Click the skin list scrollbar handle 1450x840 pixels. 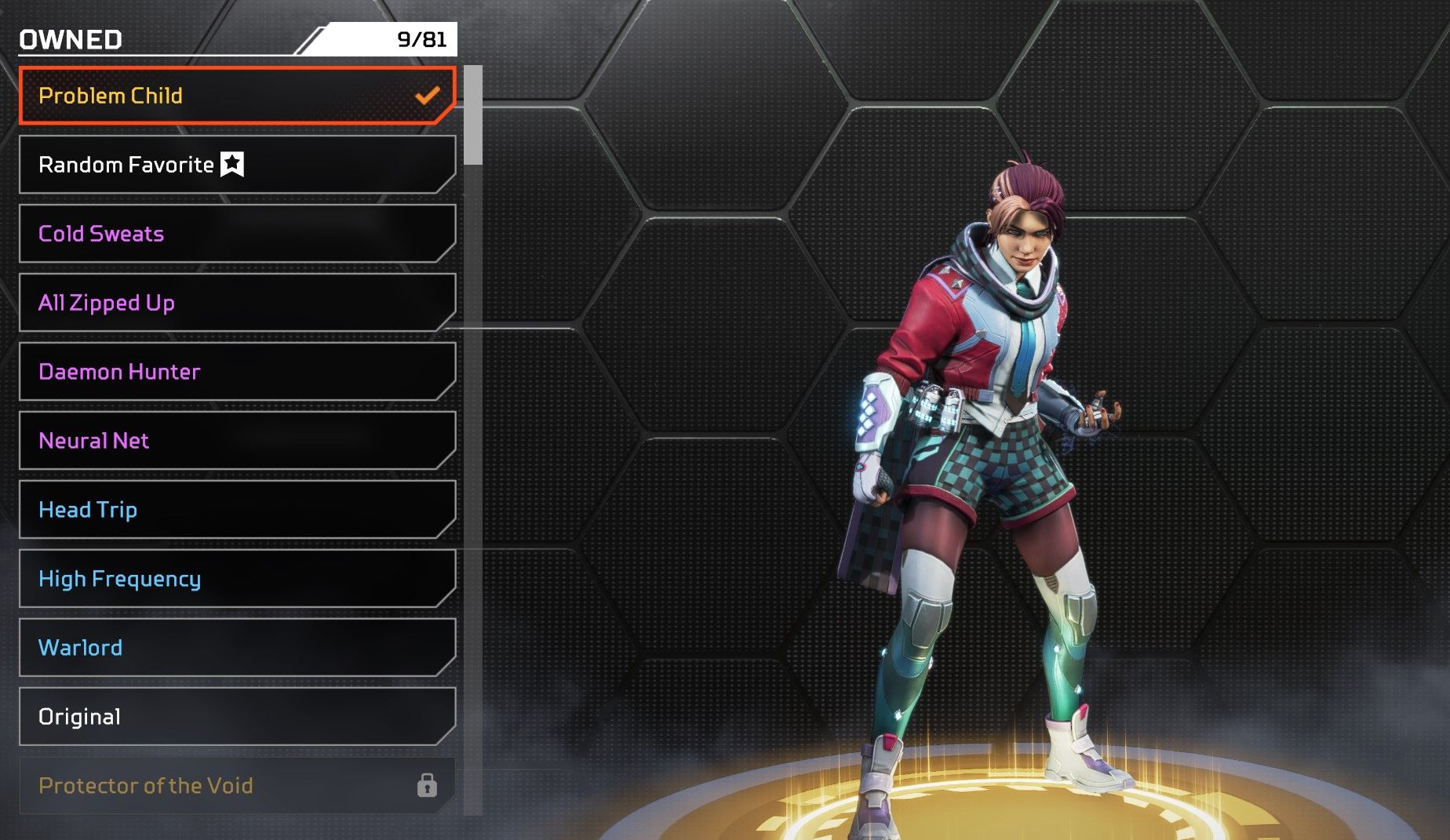473,115
